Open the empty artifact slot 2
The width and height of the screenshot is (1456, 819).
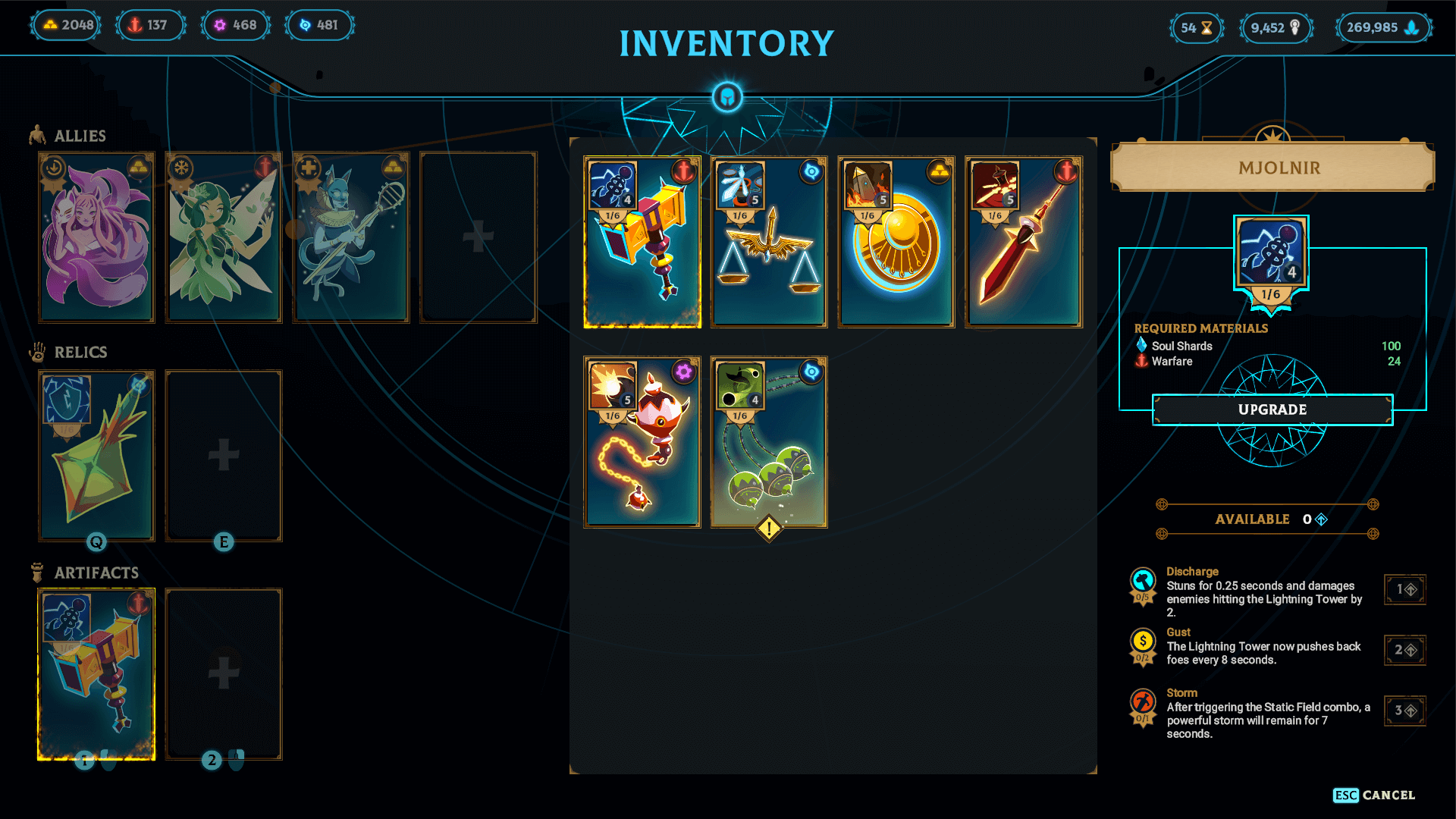click(224, 673)
